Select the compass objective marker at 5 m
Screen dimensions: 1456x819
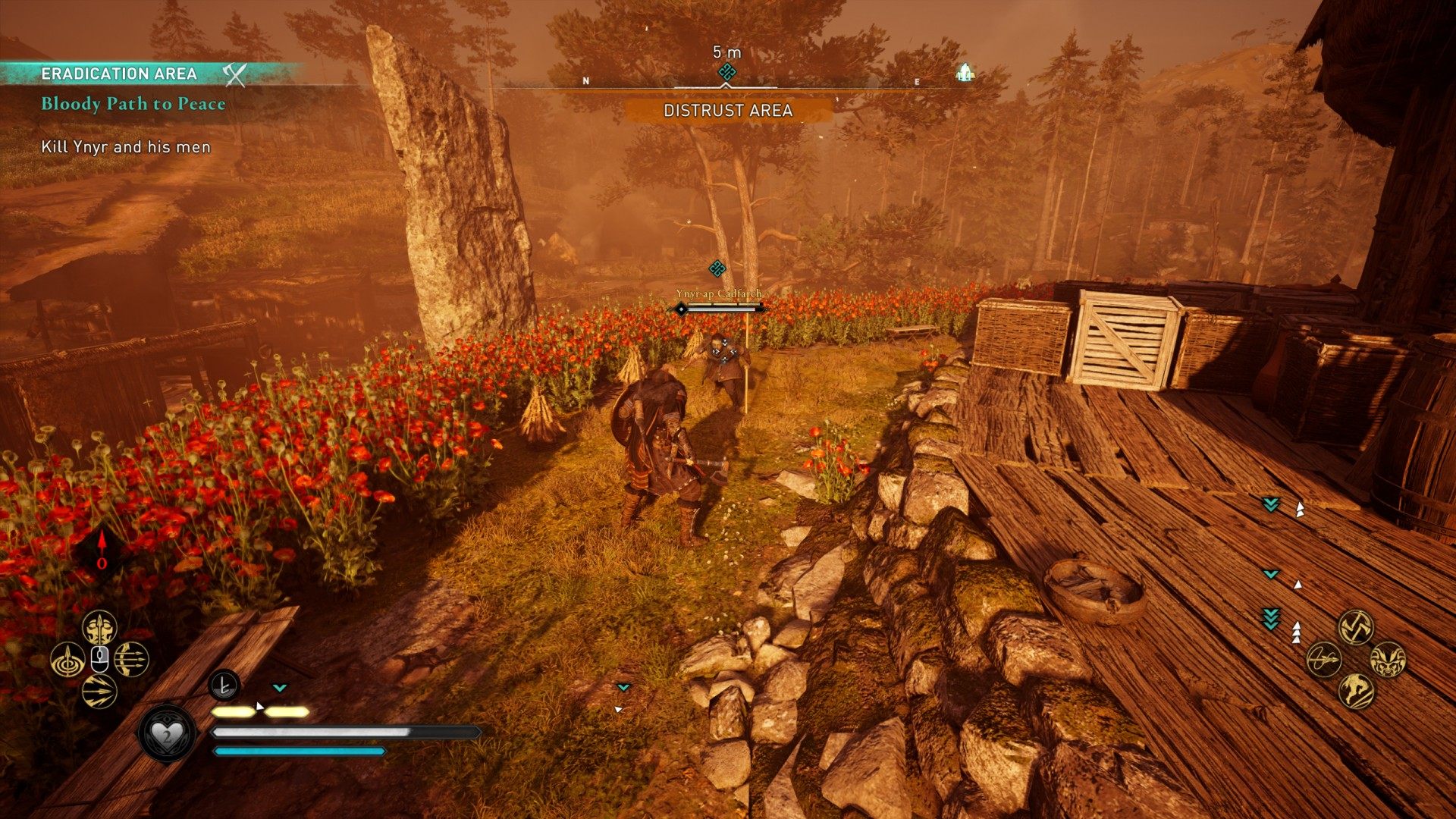727,72
